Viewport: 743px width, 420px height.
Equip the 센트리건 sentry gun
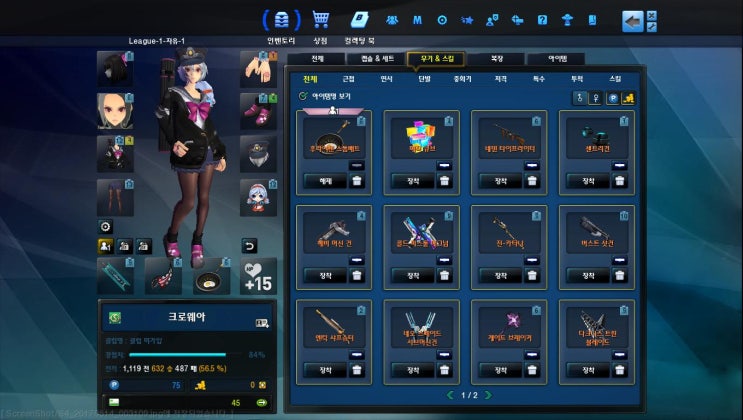(x=588, y=181)
